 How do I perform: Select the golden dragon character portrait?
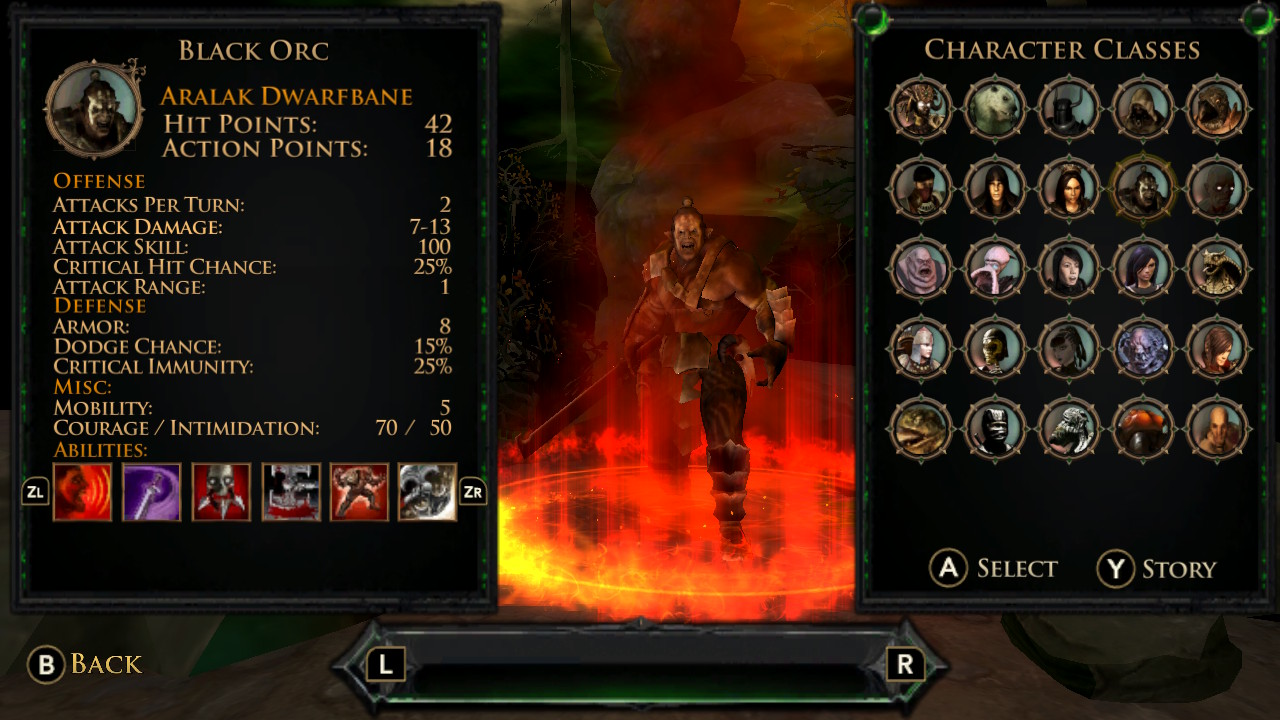[x=1217, y=268]
